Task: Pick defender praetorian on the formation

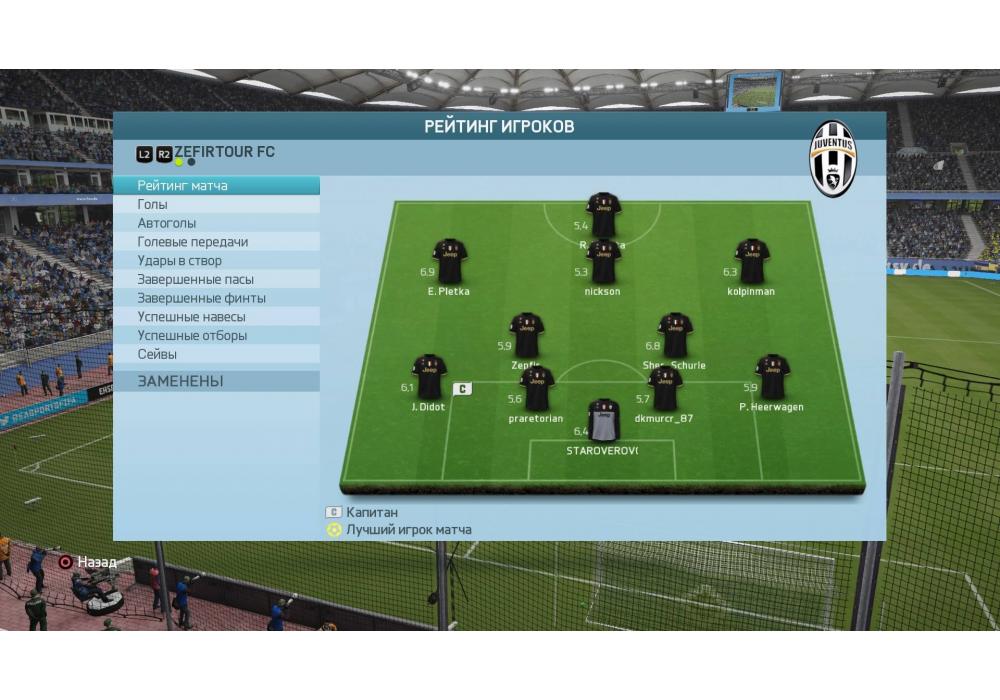Action: (536, 389)
